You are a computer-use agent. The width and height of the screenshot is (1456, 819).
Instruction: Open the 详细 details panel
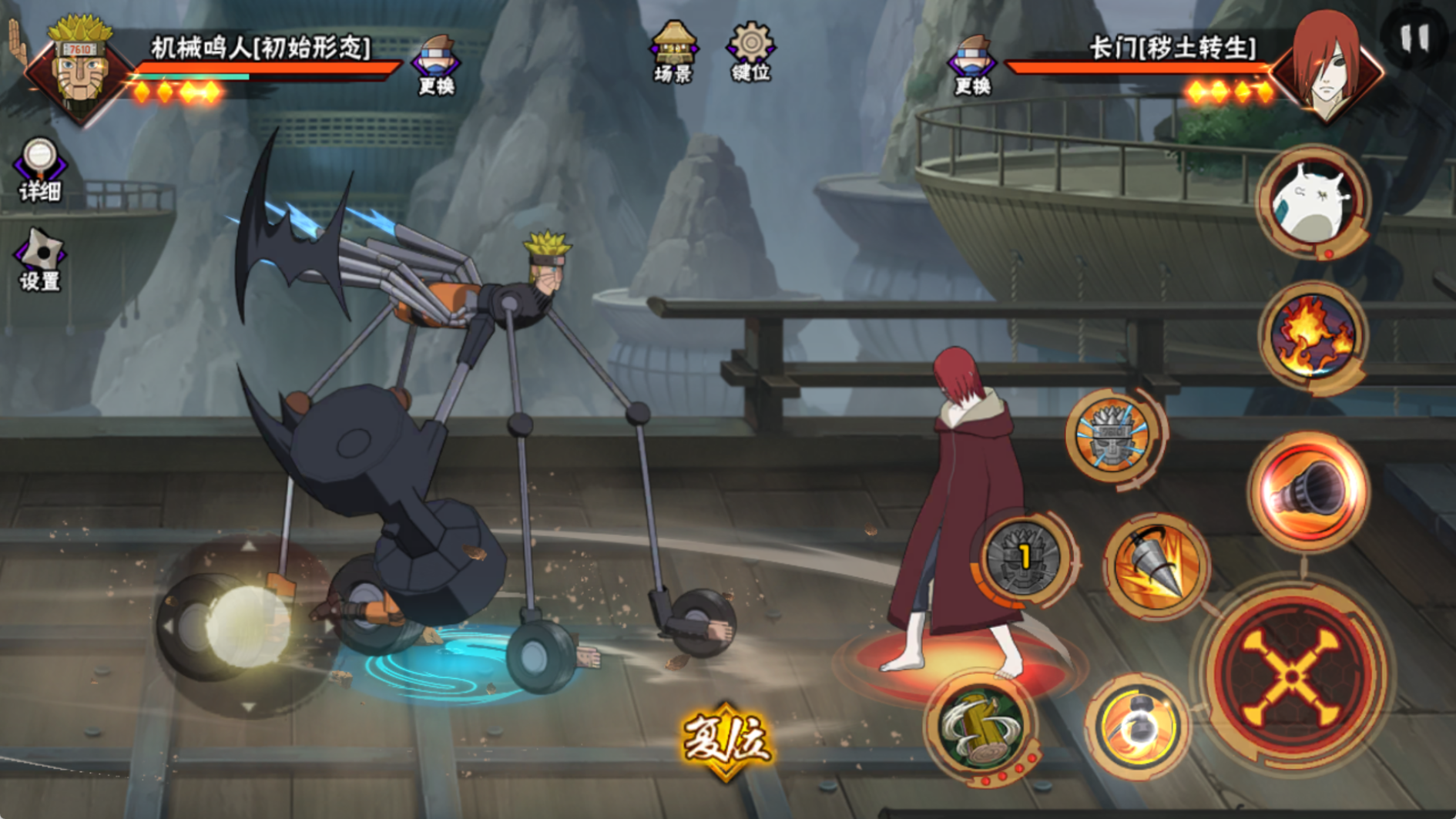(x=39, y=170)
